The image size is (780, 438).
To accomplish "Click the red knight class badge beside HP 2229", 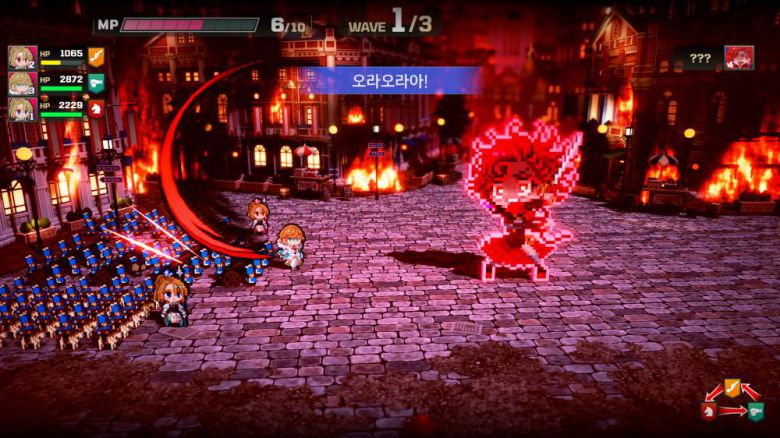I will coord(96,108).
